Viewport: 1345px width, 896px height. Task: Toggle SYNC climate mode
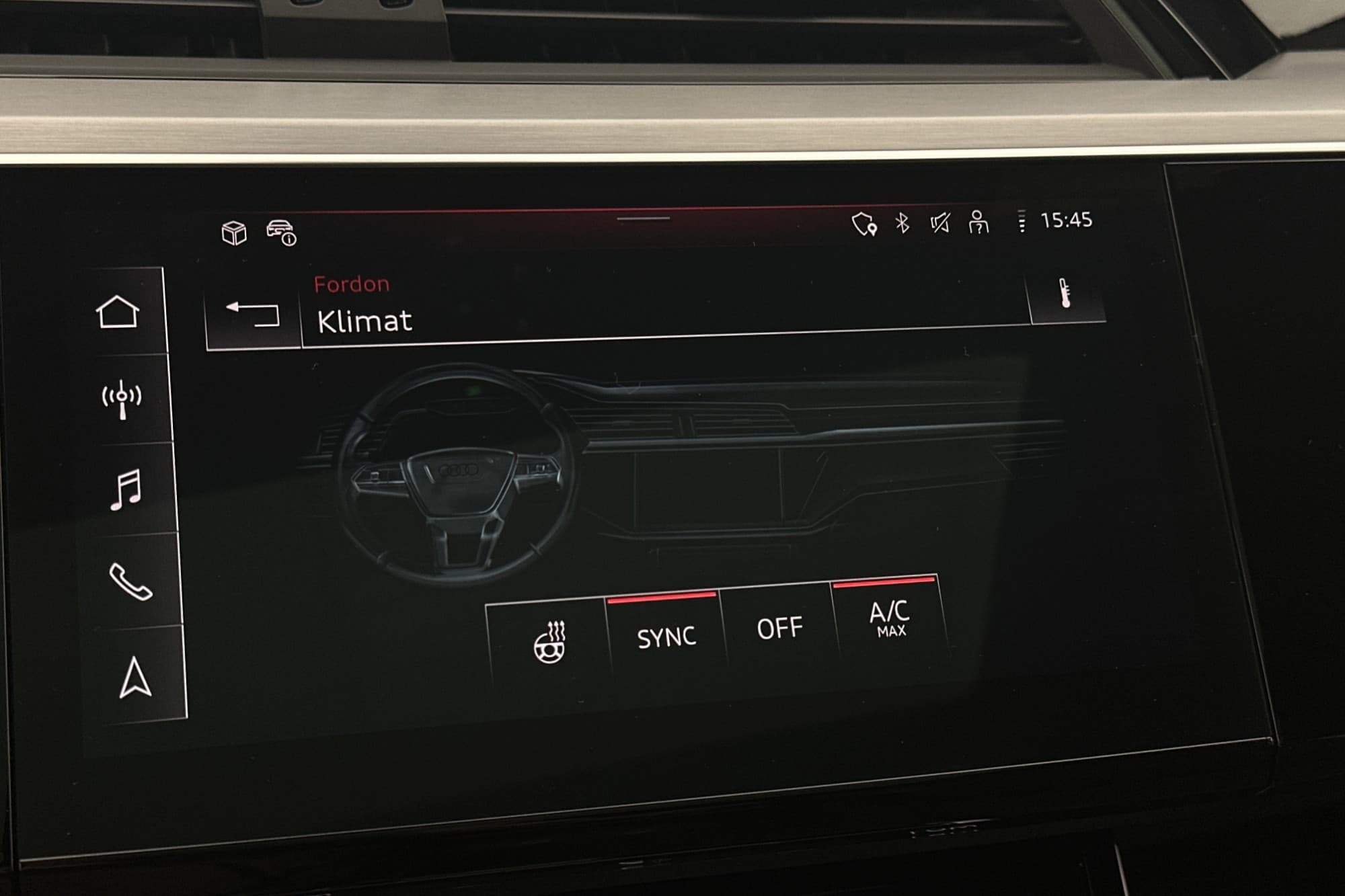tap(666, 636)
